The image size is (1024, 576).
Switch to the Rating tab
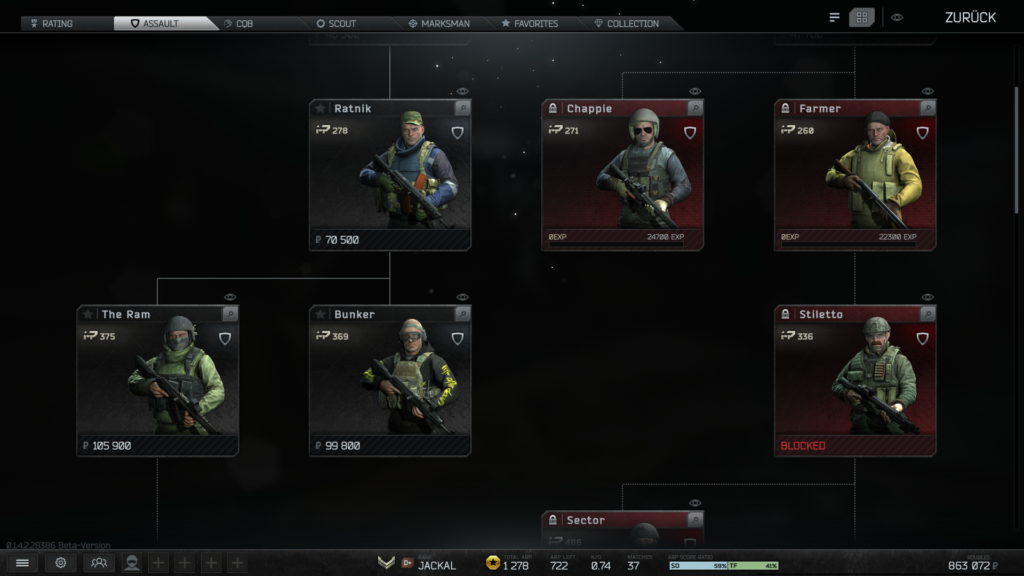pos(56,23)
